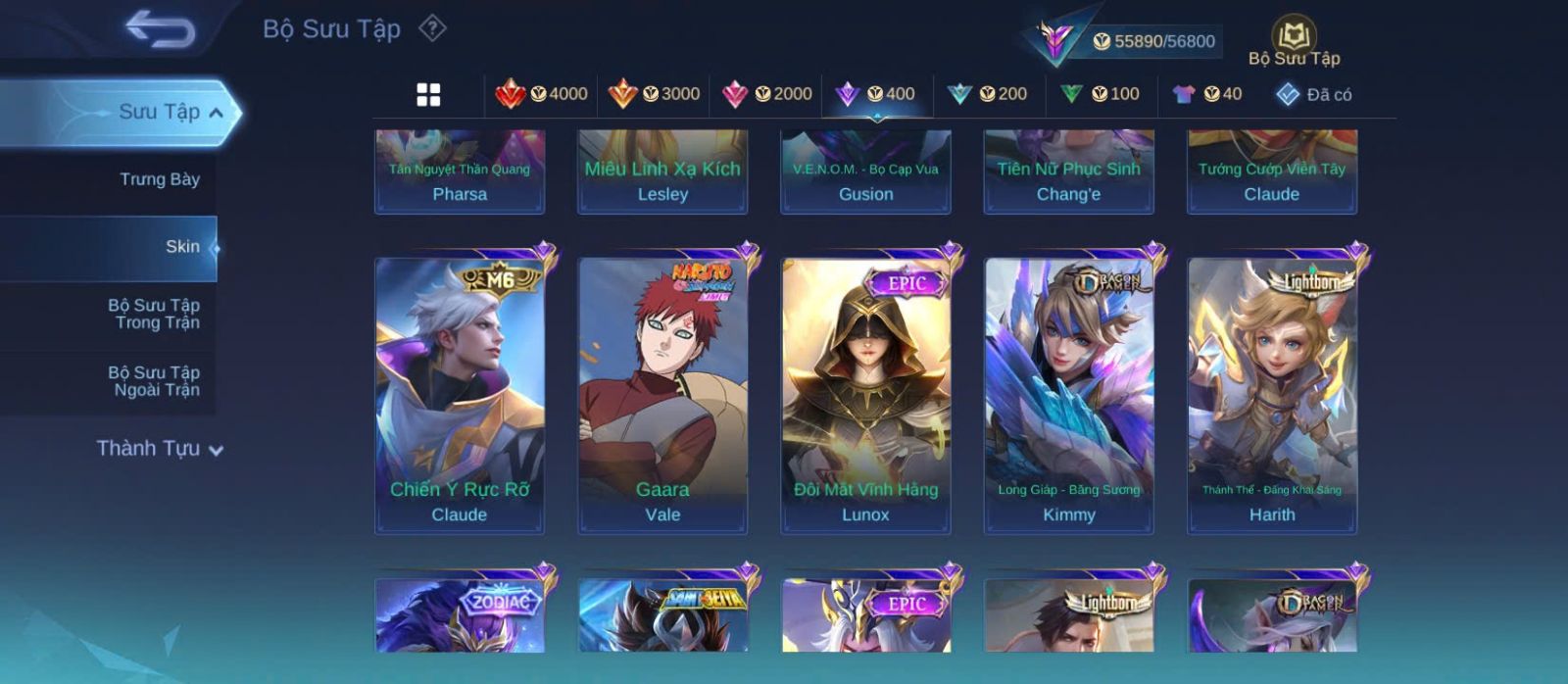
Task: Go back using the return arrow
Action: 160,29
